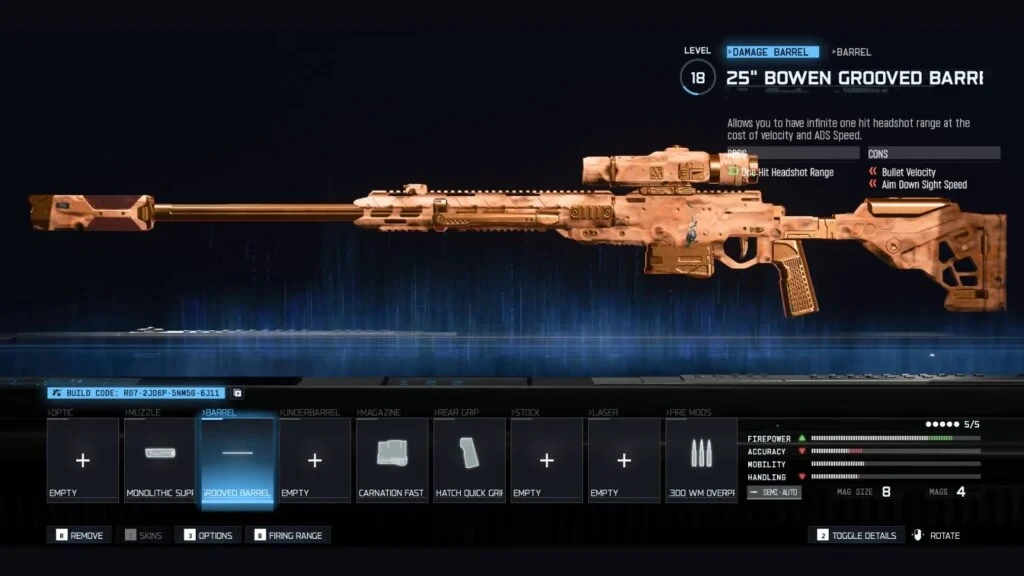Image resolution: width=1024 pixels, height=576 pixels.
Task: Open the Options menu
Action: (208, 535)
